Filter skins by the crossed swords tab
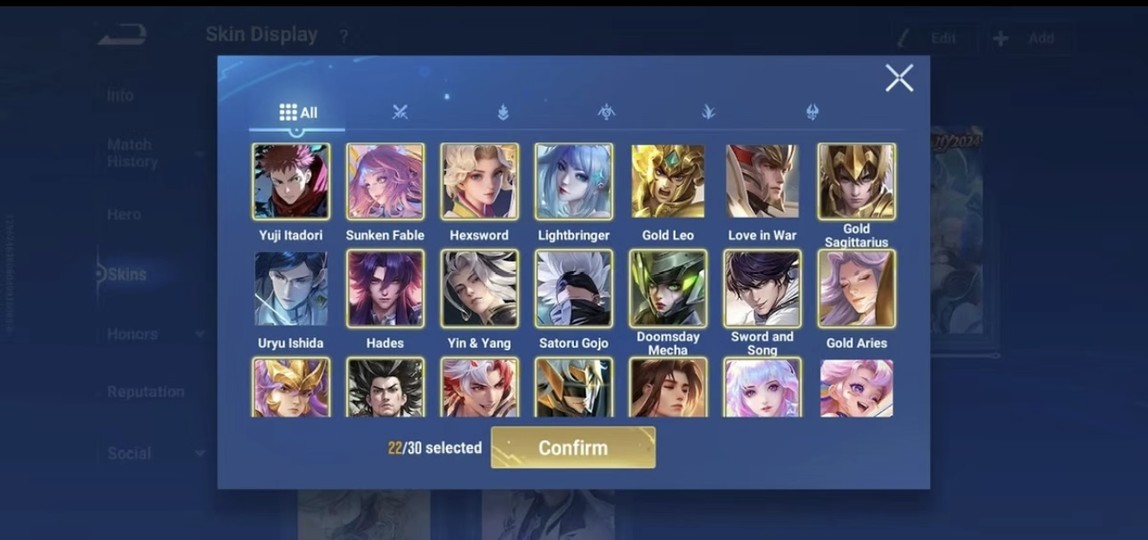The image size is (1148, 540). click(x=400, y=112)
